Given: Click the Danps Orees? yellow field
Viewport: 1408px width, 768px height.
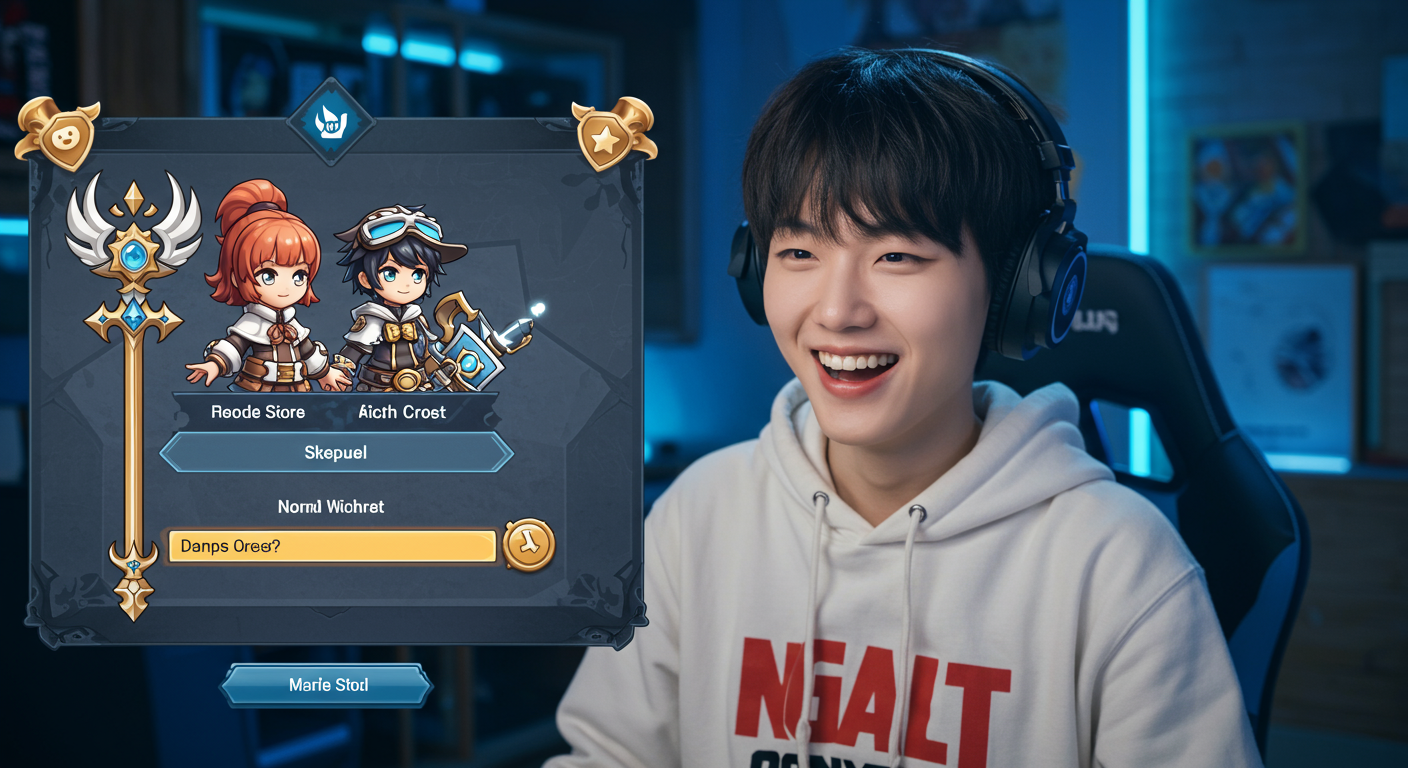Looking at the screenshot, I should (x=332, y=546).
